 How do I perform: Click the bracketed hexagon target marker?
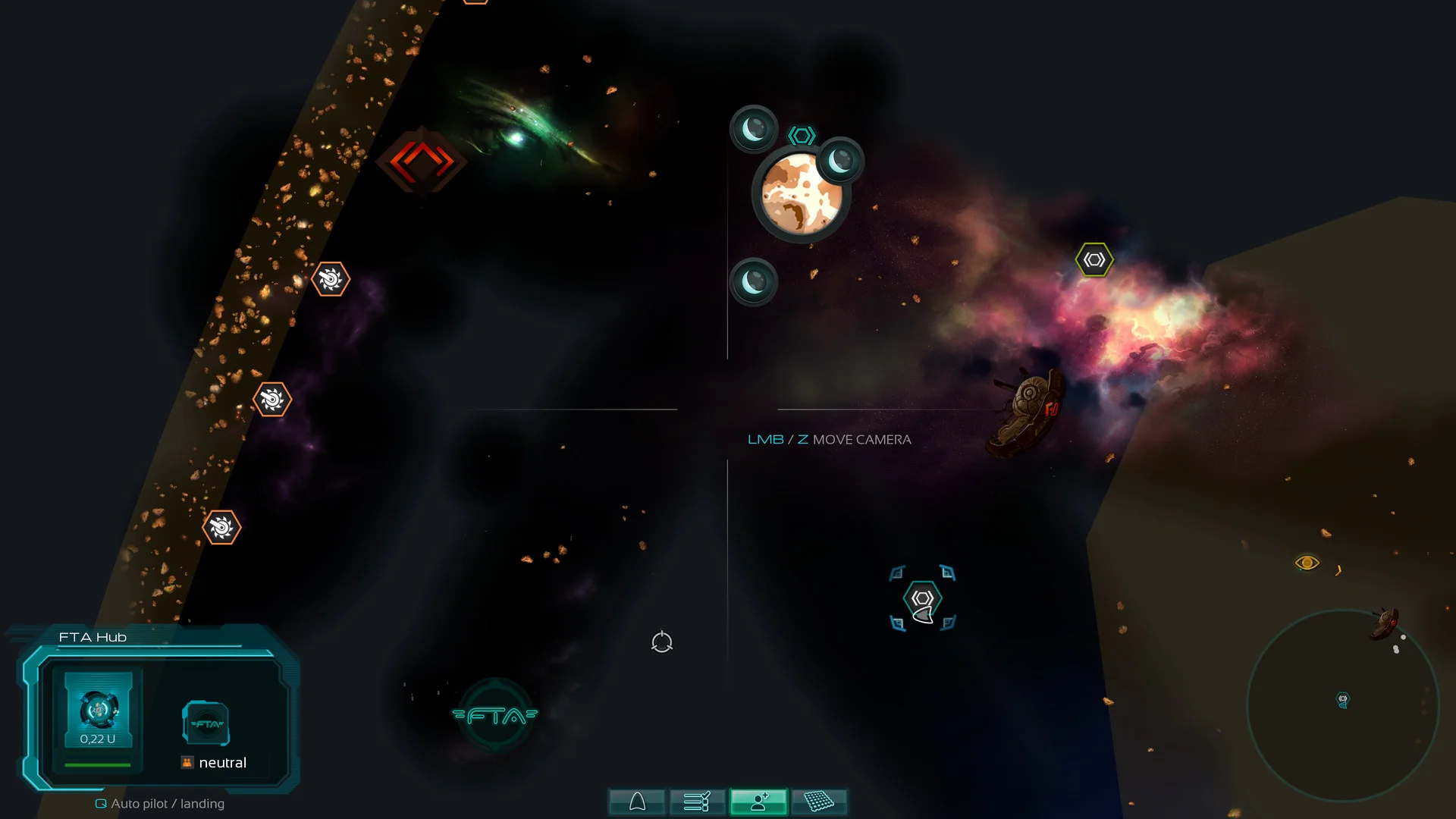click(x=922, y=599)
